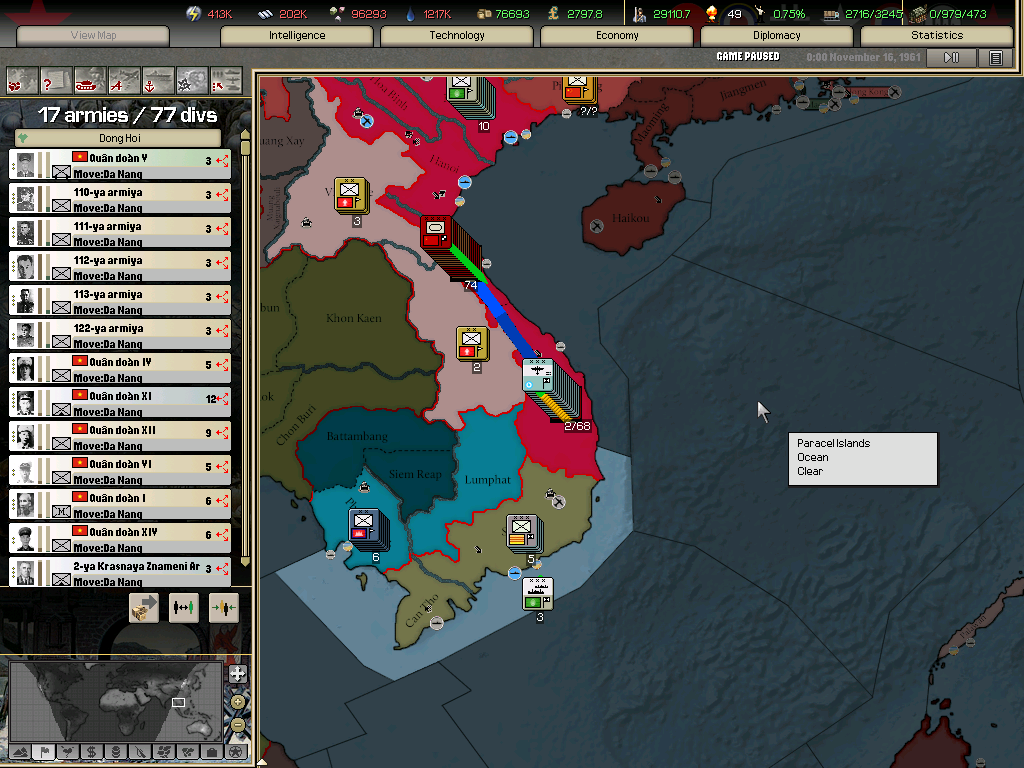The image size is (1024, 768).
Task: Switch to the Technology tab
Action: pyautogui.click(x=457, y=36)
